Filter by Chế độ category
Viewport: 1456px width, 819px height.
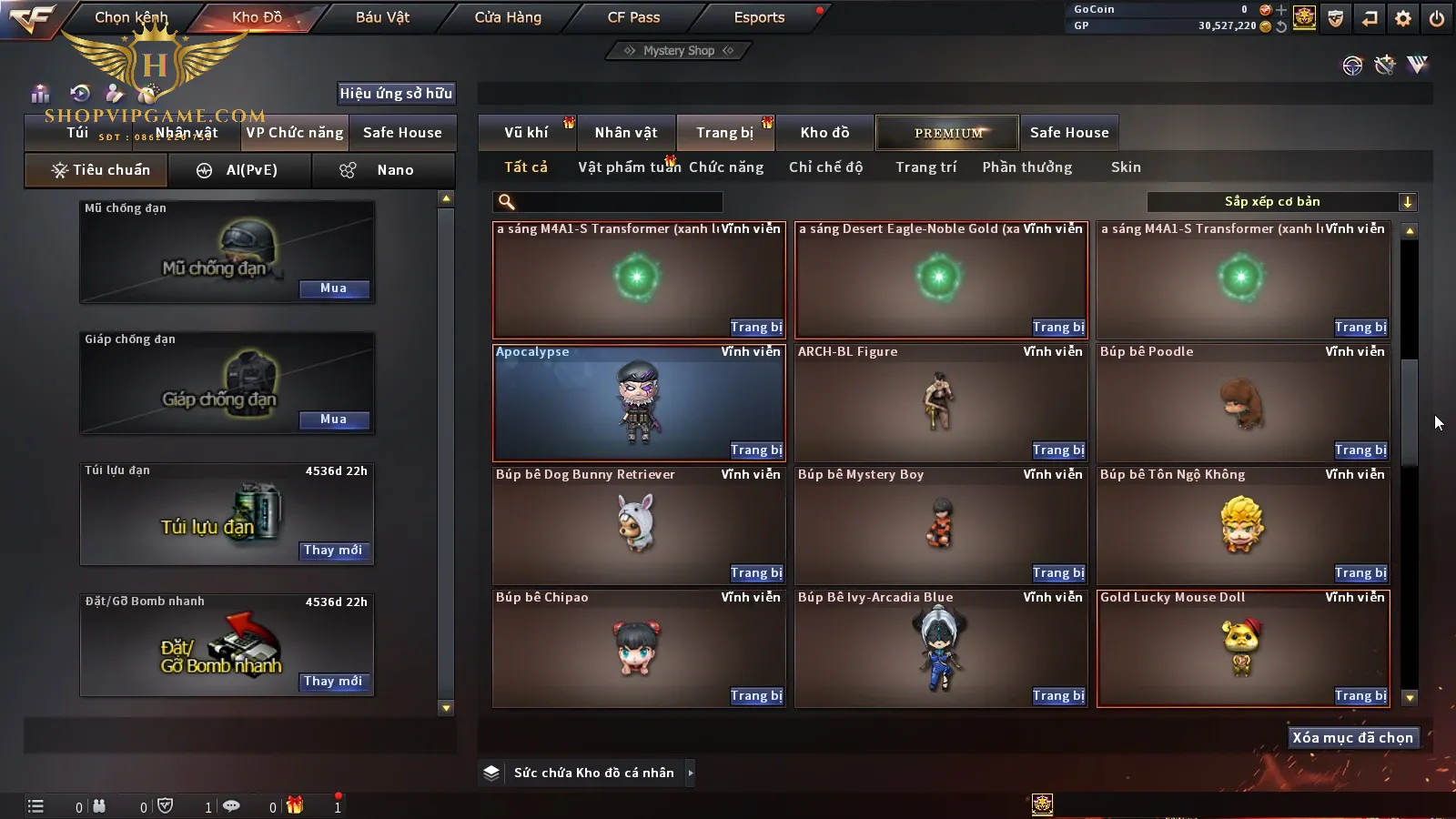tap(825, 167)
